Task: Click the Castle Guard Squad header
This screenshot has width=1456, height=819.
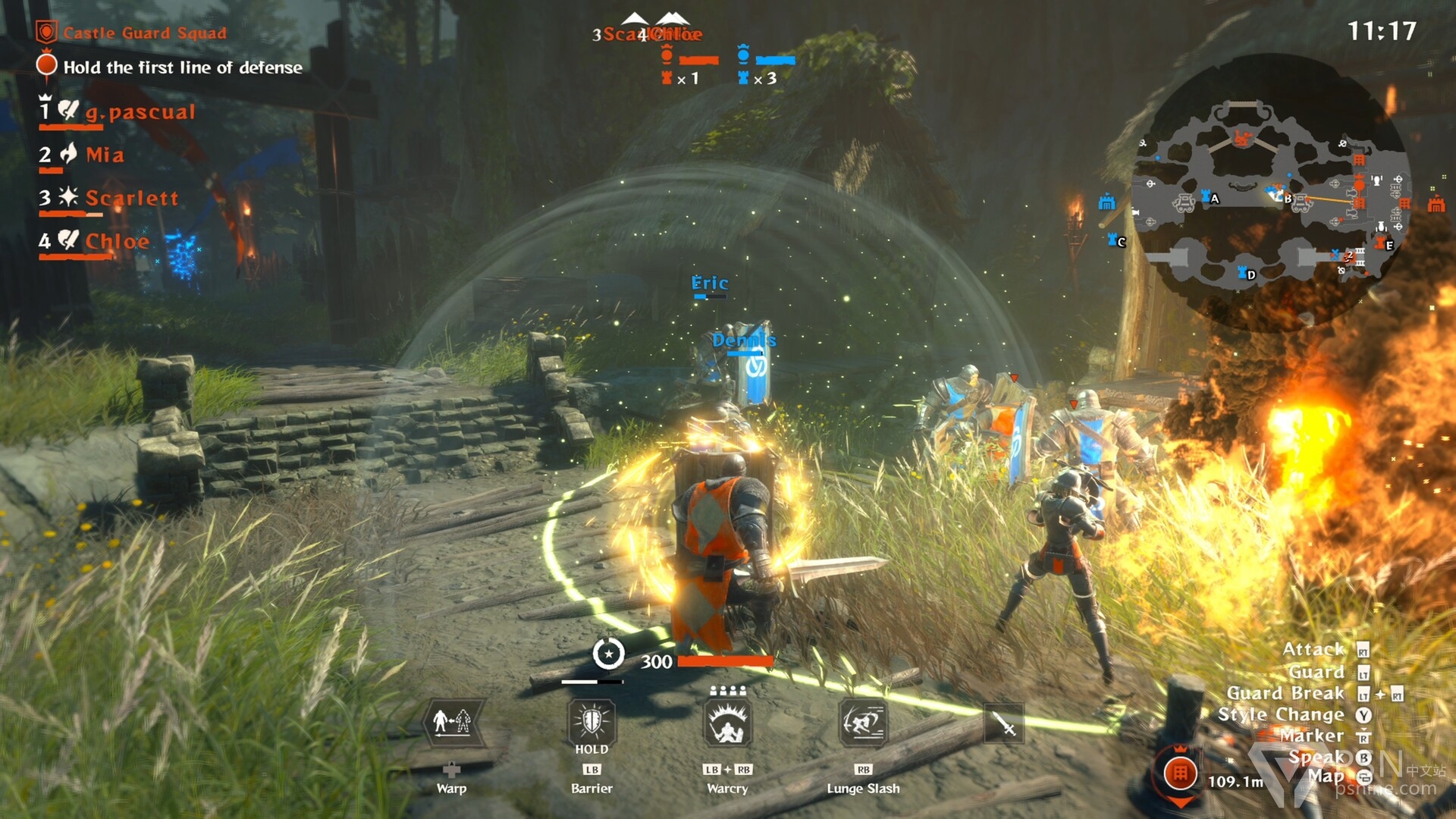Action: pos(144,33)
